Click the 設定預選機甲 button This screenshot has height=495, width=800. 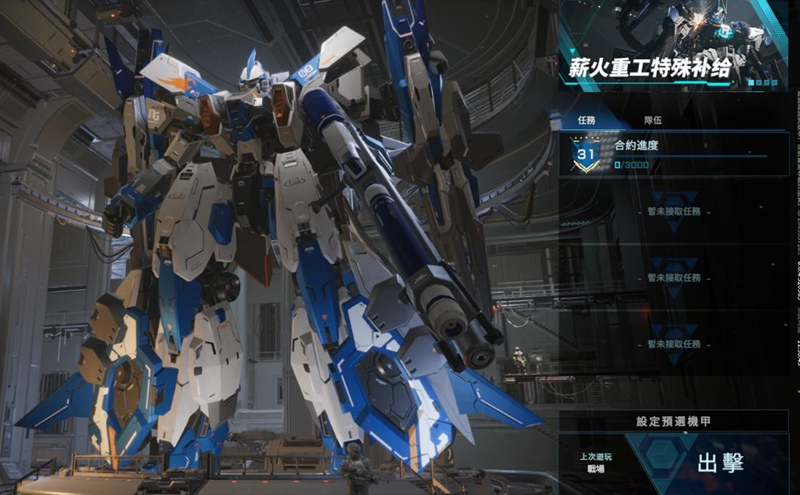tap(675, 421)
